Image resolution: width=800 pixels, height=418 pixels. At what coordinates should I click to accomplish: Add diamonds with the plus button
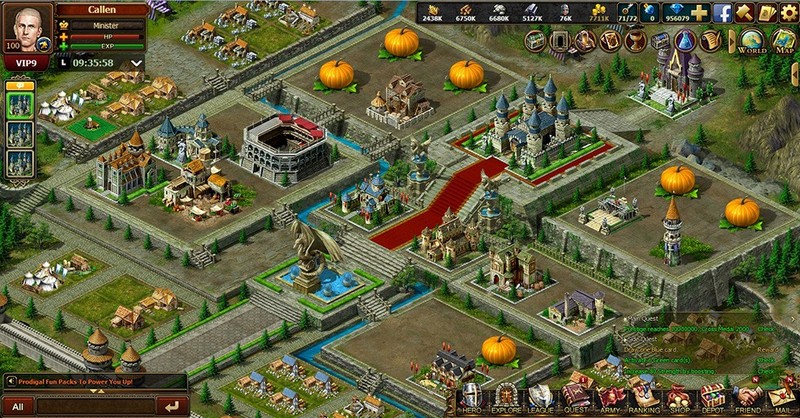(699, 13)
